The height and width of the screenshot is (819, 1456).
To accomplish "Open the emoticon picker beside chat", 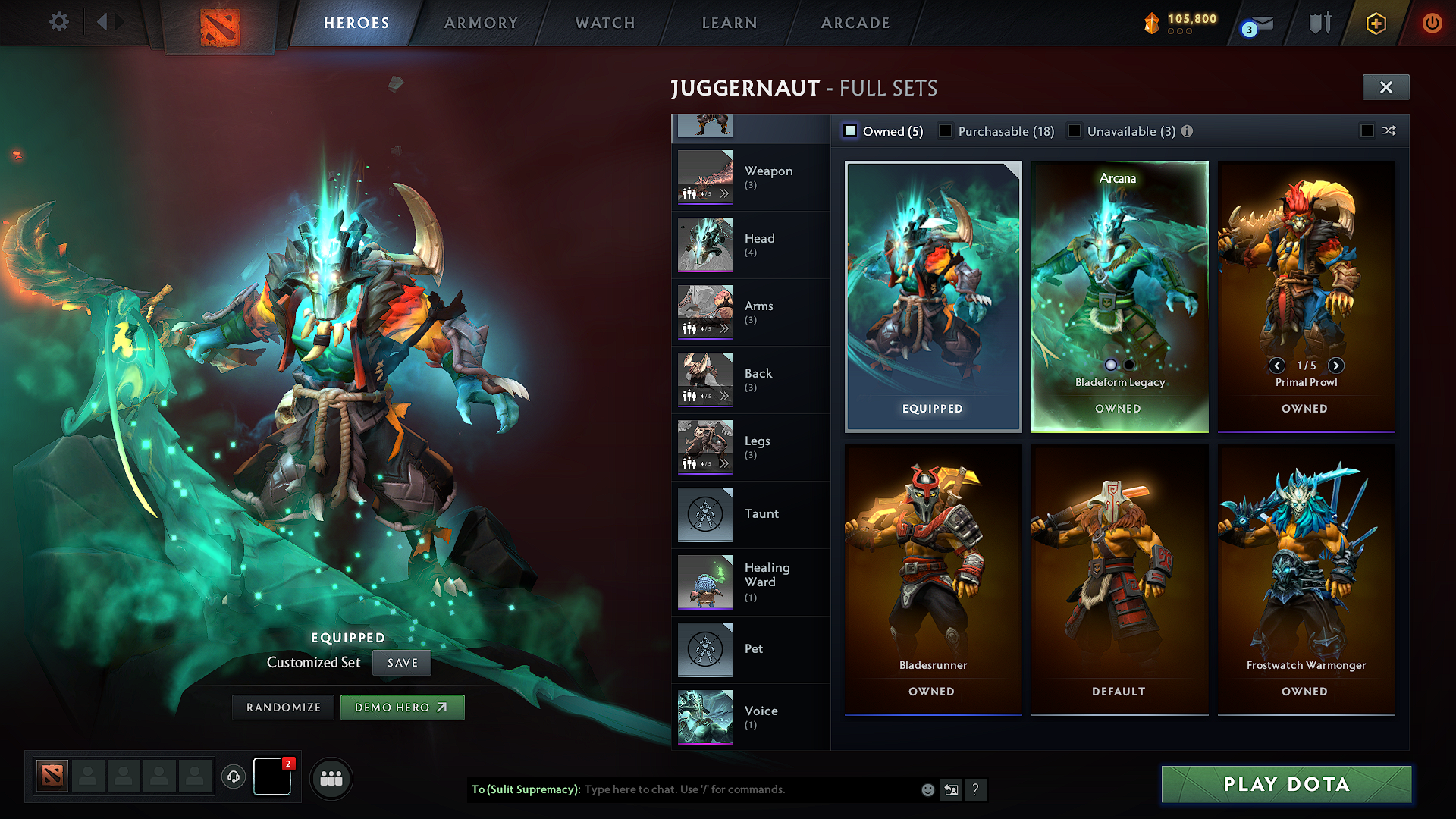I will [x=927, y=789].
